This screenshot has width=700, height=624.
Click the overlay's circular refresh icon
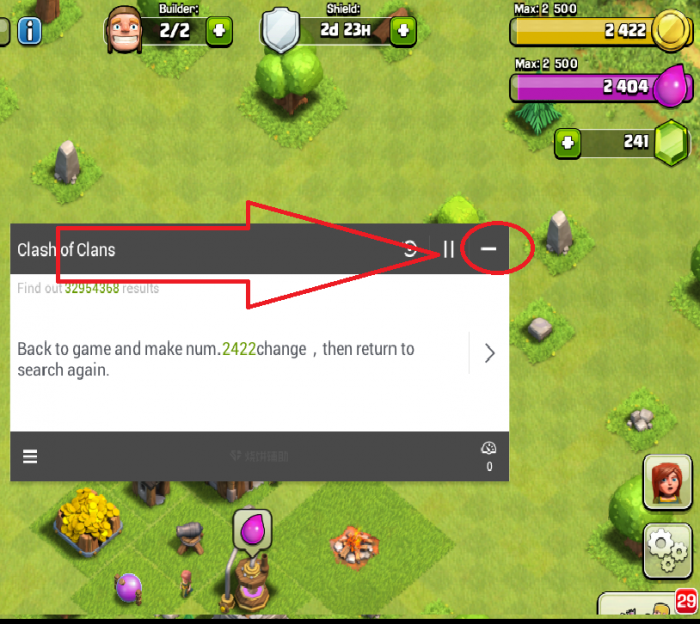410,249
